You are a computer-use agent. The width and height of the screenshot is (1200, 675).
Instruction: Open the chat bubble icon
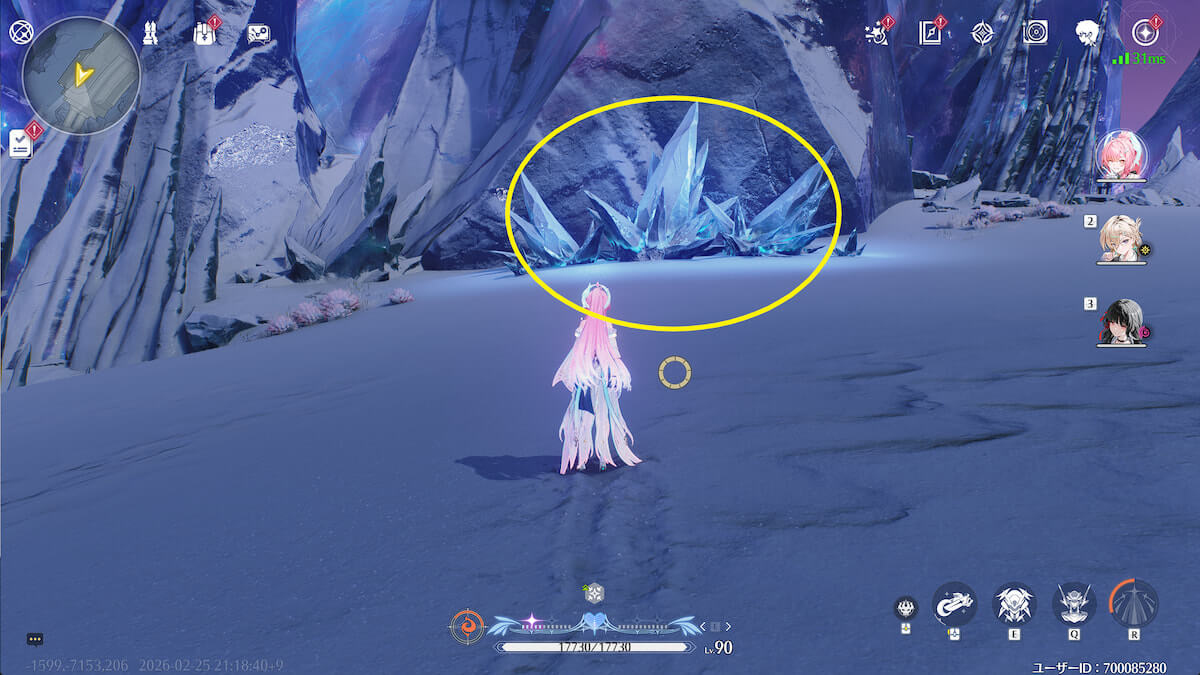coord(35,639)
